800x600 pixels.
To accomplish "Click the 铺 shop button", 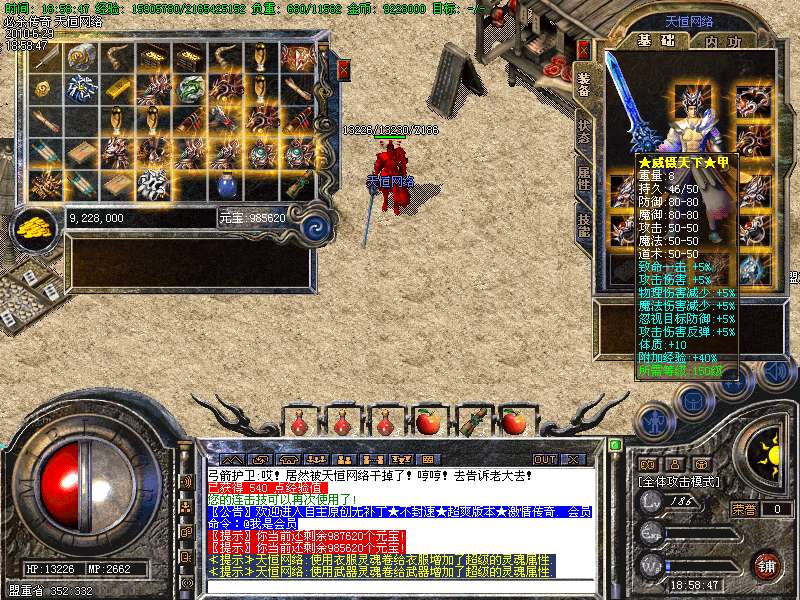I will pyautogui.click(x=767, y=565).
